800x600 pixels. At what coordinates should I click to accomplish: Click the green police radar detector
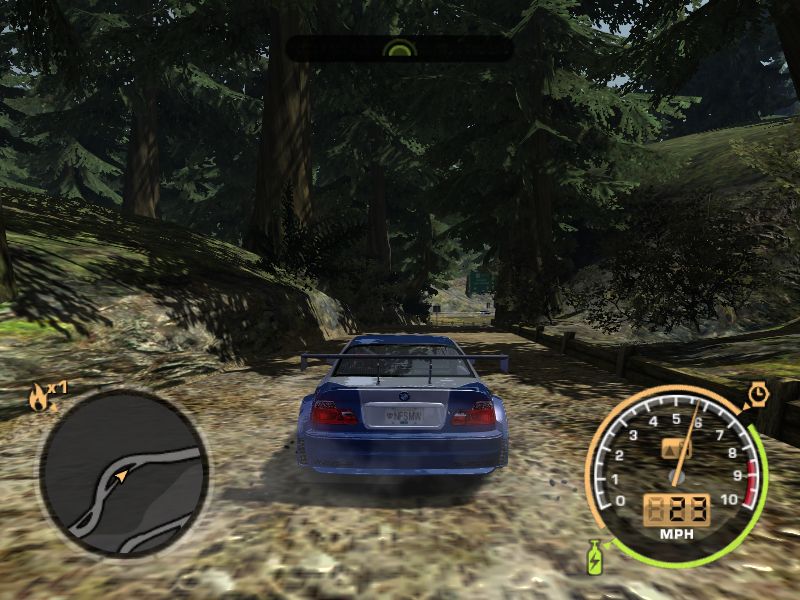coord(399,47)
